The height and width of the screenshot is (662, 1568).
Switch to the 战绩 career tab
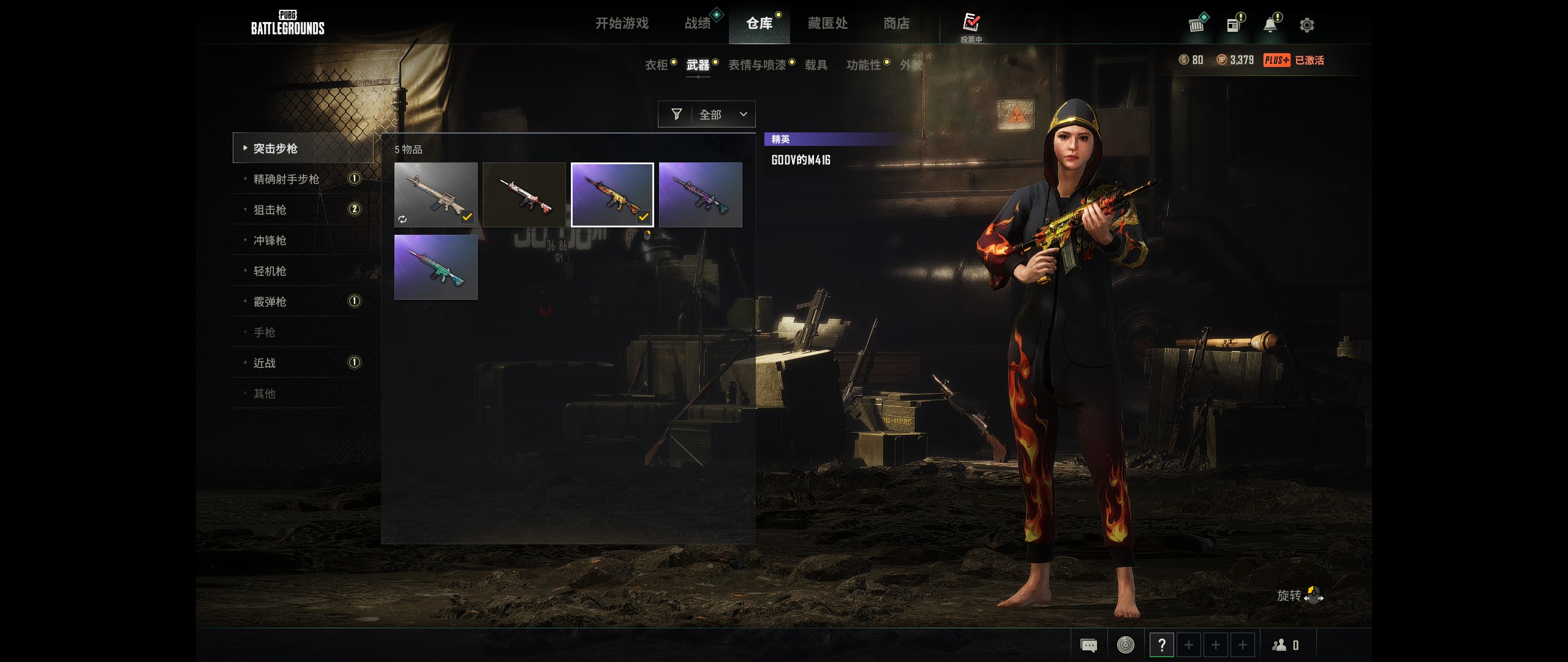click(x=698, y=23)
